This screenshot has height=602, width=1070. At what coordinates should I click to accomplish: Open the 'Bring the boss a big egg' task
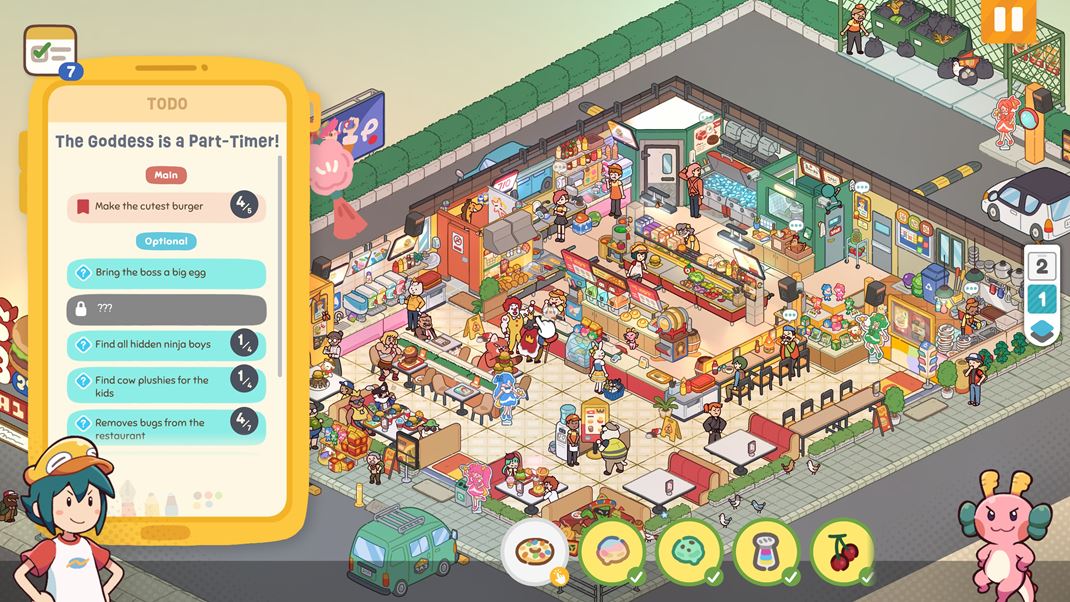point(166,273)
